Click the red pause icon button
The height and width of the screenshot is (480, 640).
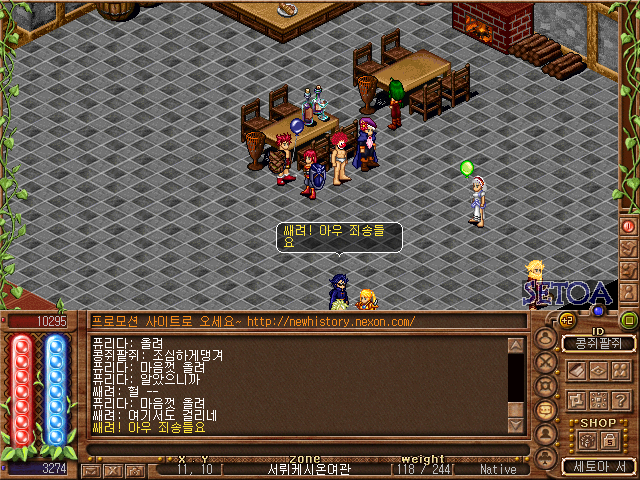tap(629, 226)
